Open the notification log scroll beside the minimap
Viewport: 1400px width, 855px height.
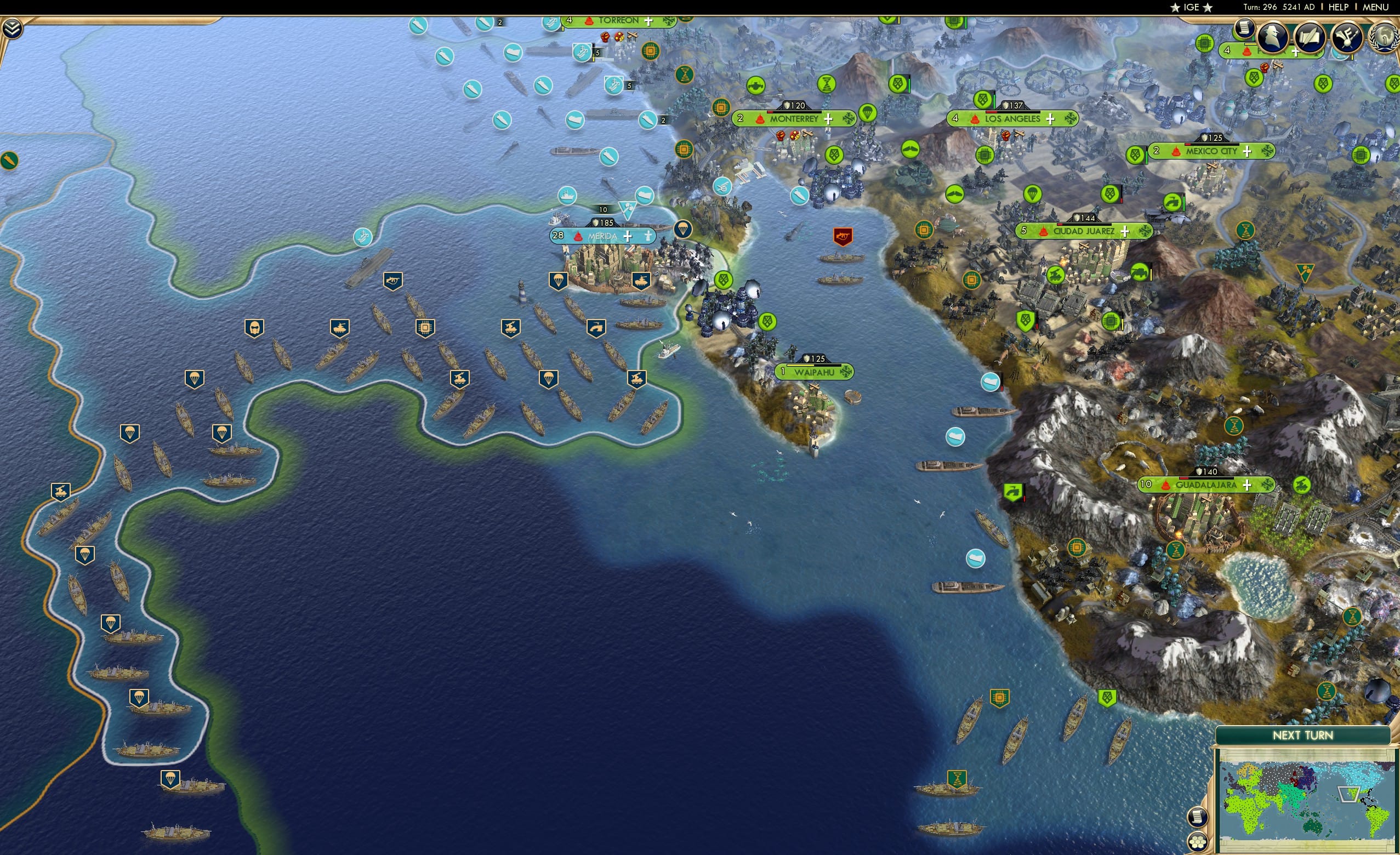coord(1197,818)
